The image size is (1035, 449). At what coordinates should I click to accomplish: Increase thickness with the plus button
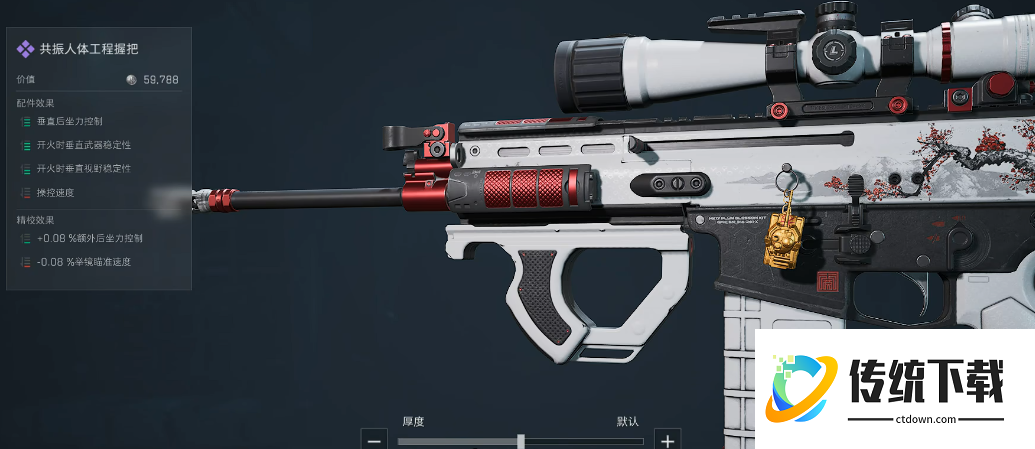click(x=667, y=439)
